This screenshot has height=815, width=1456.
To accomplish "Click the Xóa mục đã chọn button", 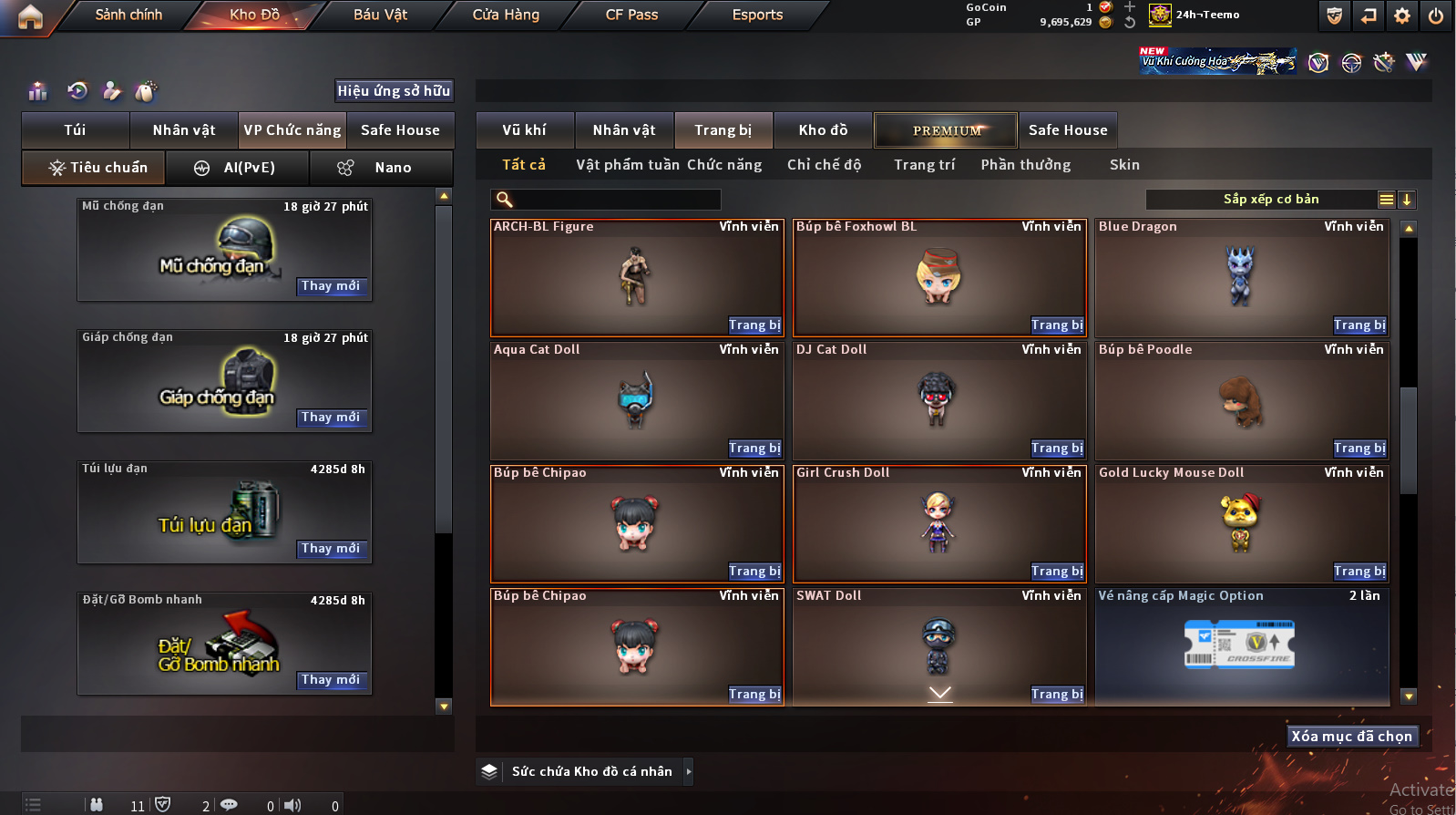I will click(1351, 737).
